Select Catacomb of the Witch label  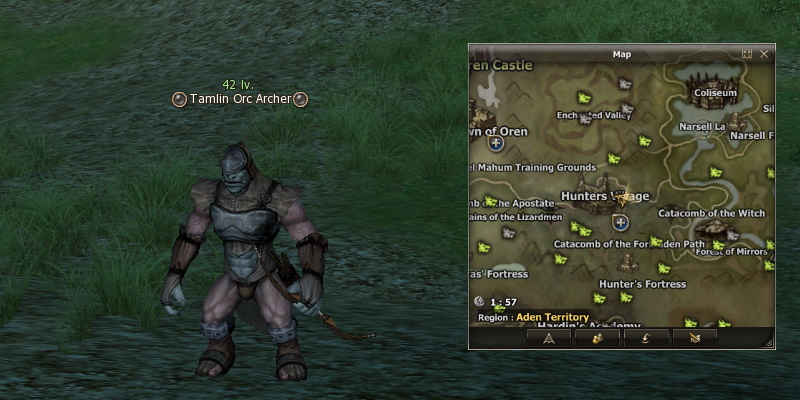pos(711,213)
